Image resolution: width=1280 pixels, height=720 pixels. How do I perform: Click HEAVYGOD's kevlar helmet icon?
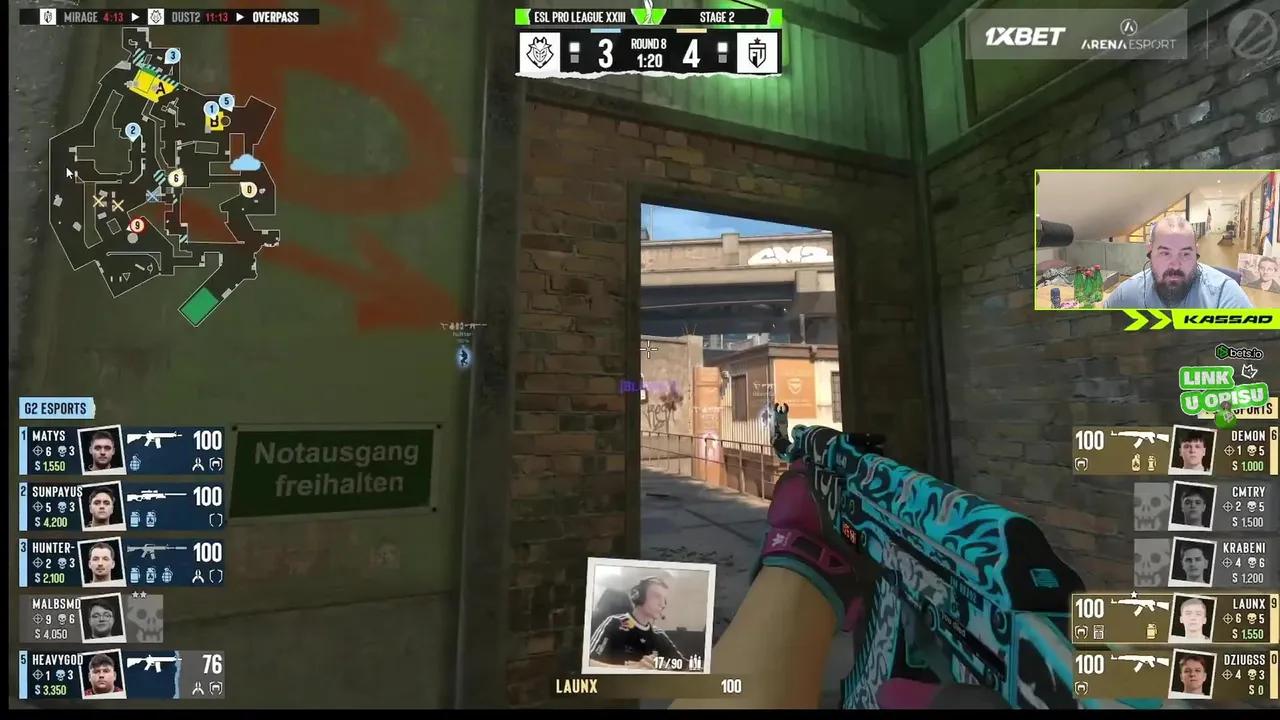pos(216,686)
